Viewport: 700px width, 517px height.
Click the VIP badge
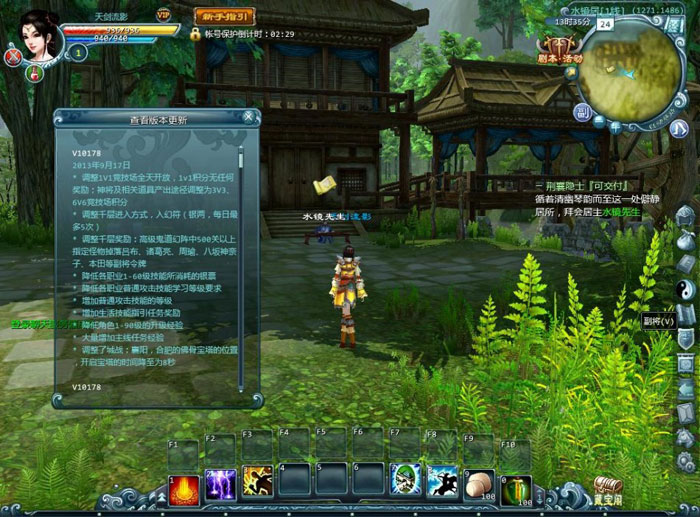tap(163, 14)
